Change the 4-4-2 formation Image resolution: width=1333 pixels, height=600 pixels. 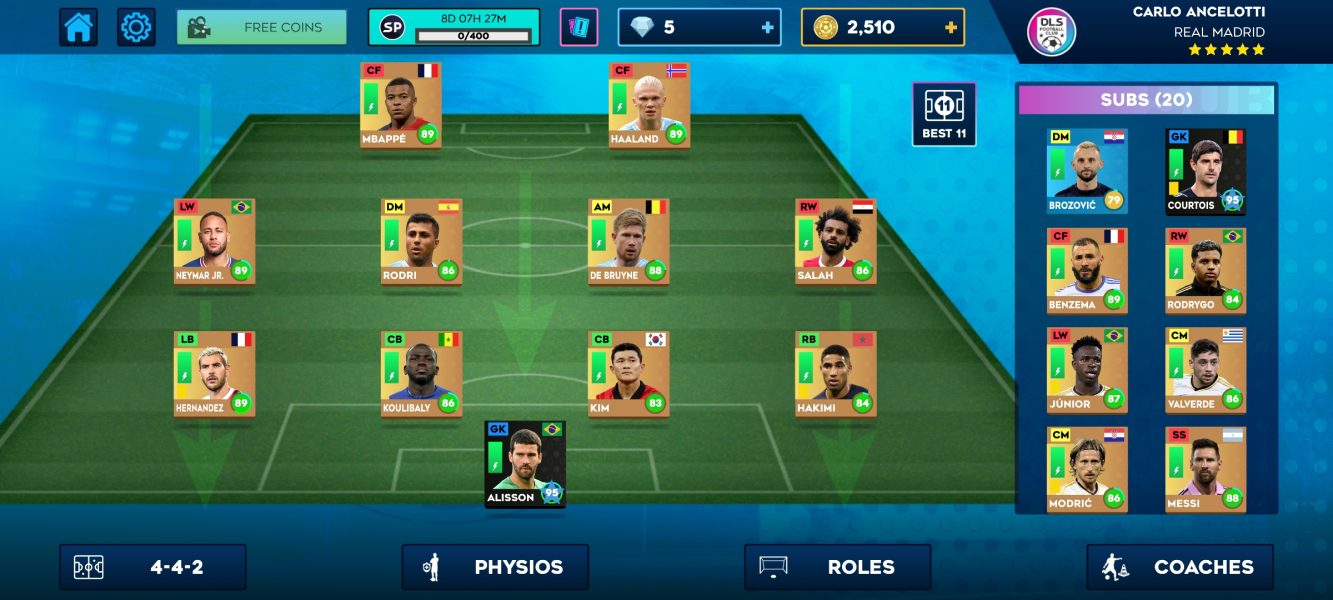tap(153, 567)
